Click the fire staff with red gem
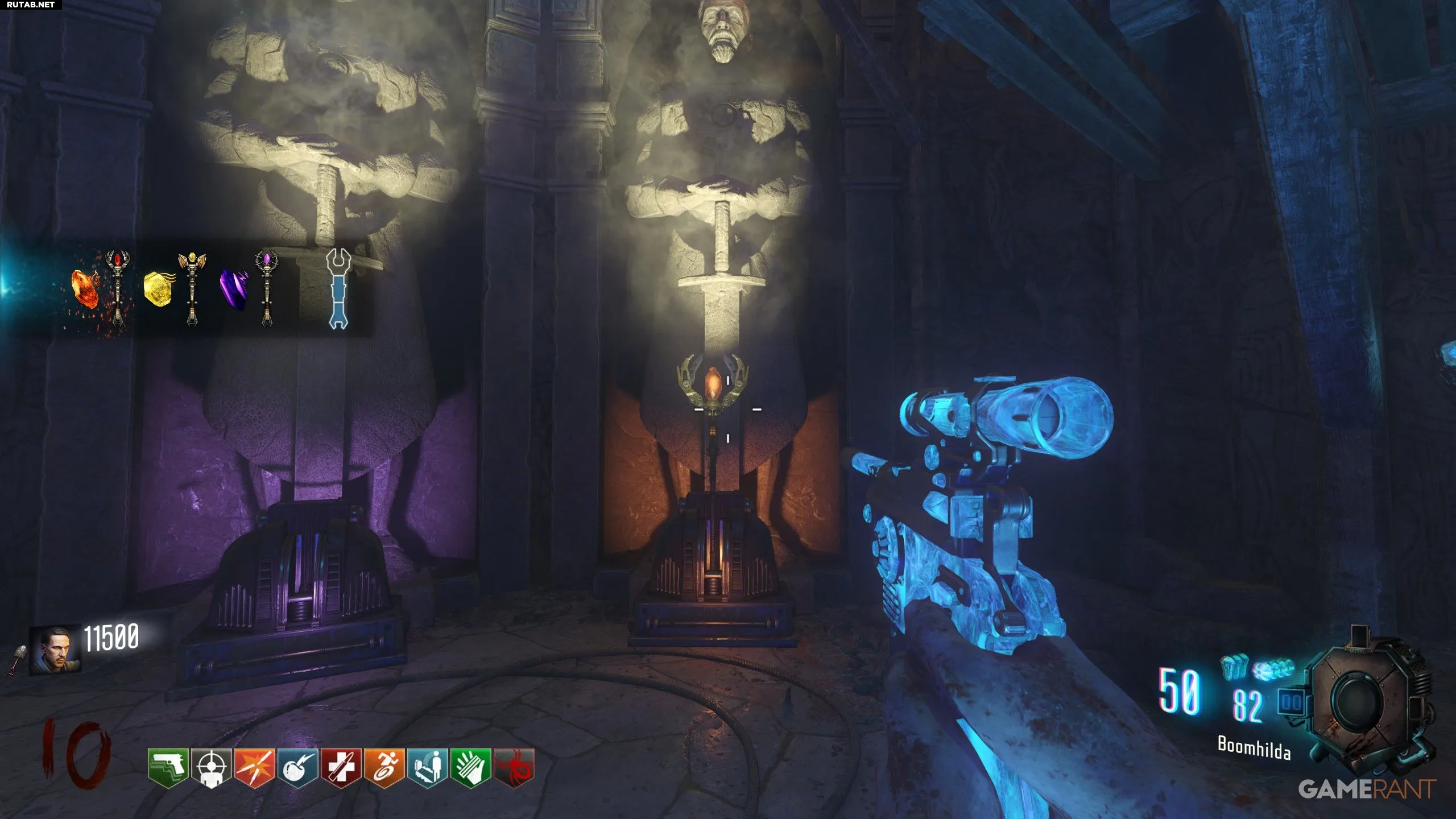1456x819 pixels. pyautogui.click(x=118, y=288)
